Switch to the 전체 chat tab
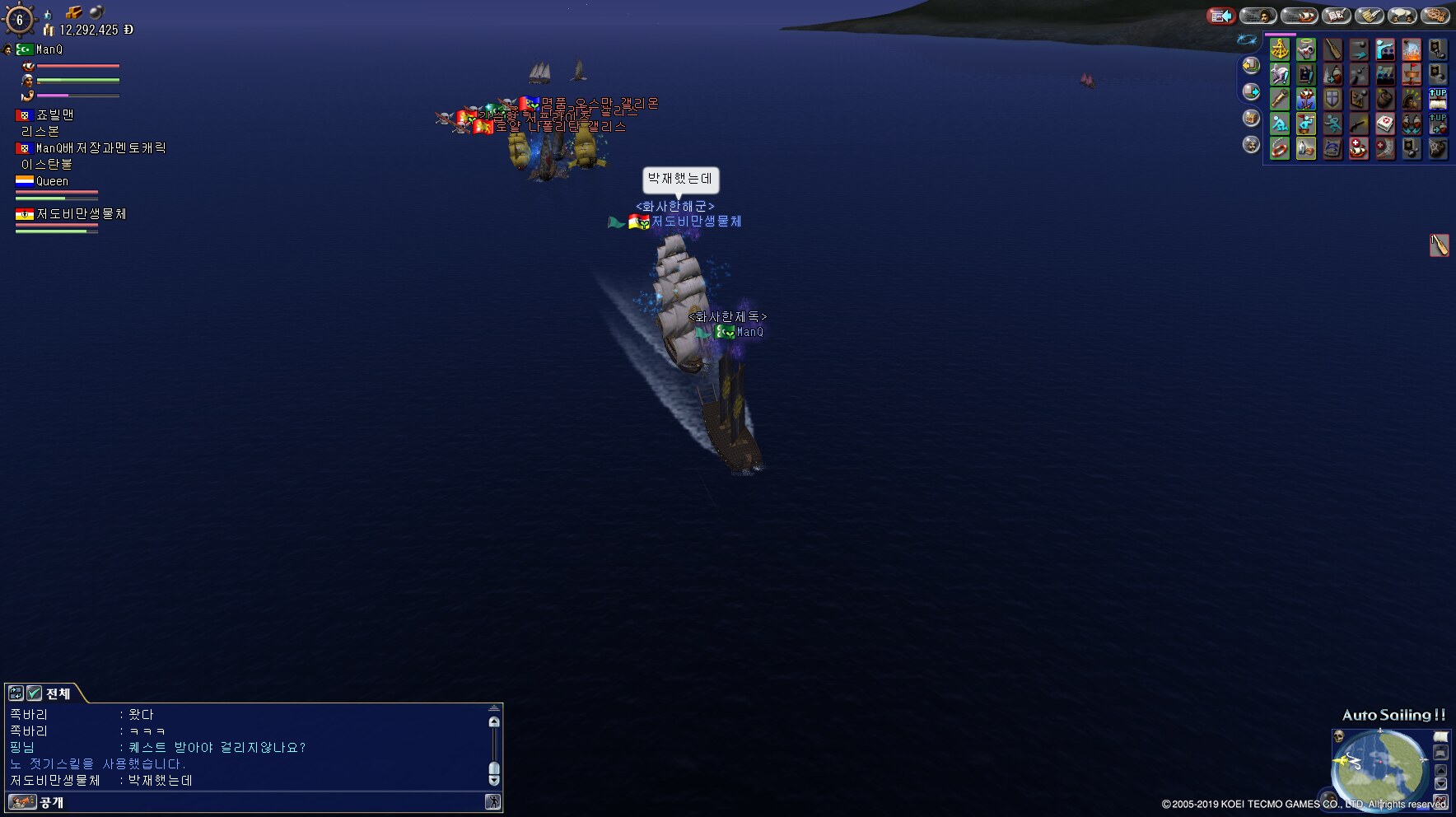The width and height of the screenshot is (1456, 817). click(58, 693)
